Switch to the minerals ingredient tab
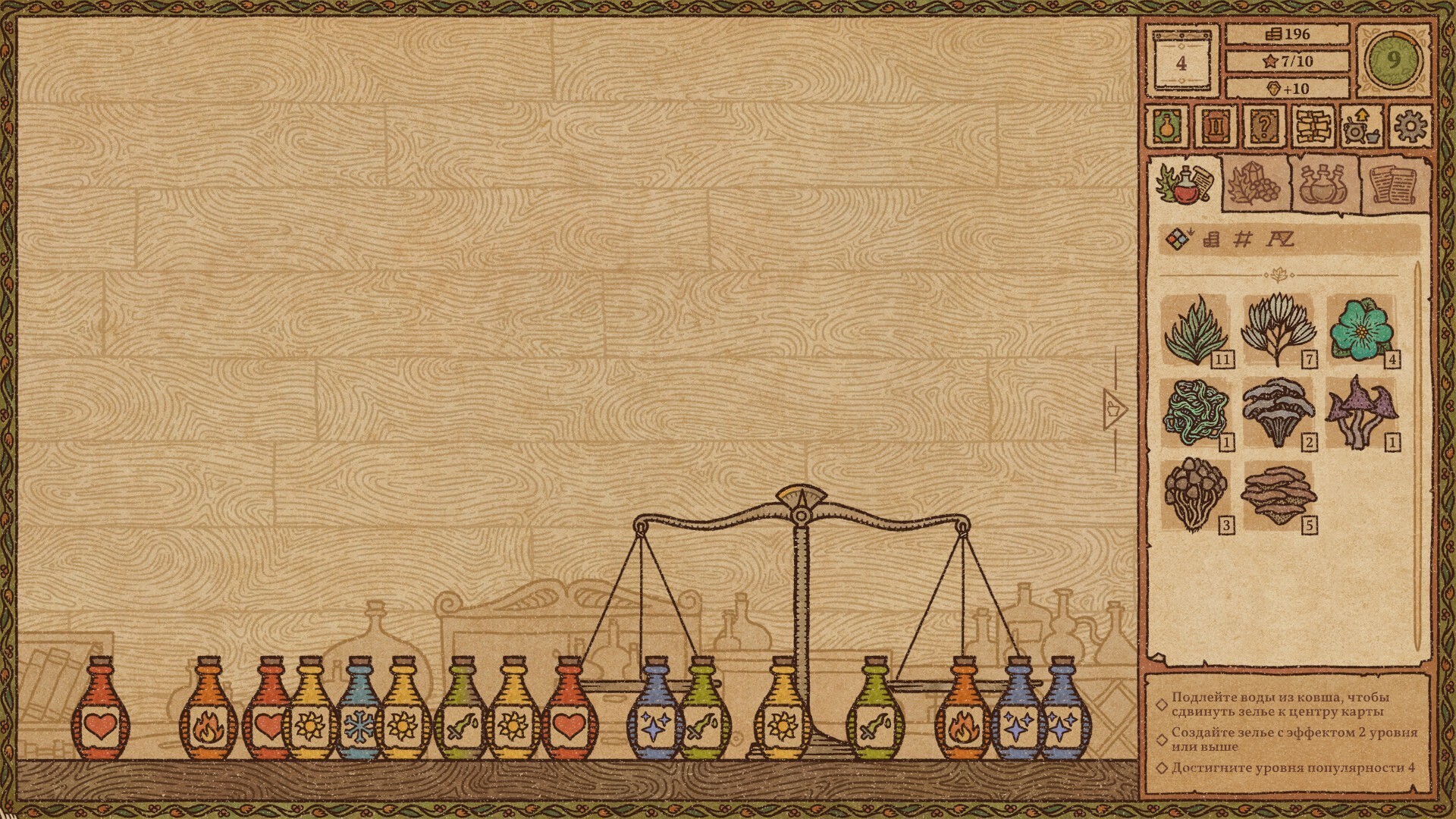Screen dimensions: 1456x819 (x=1254, y=184)
